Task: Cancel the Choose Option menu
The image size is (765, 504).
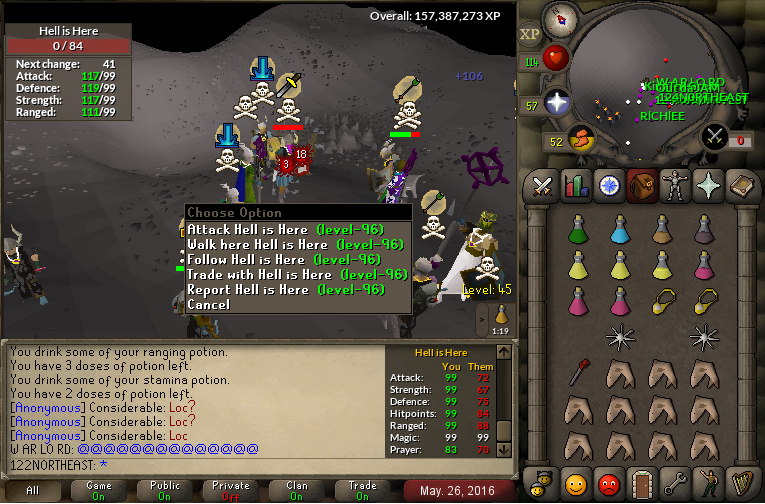Action: (x=208, y=304)
